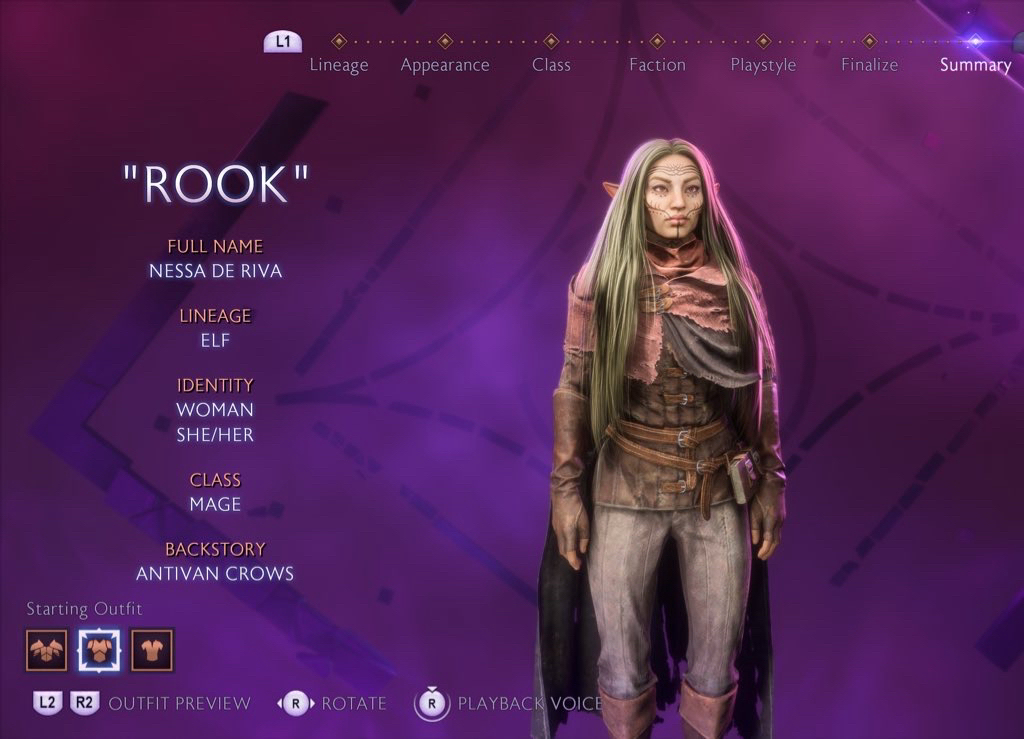Open the Finalize tab
Viewport: 1024px width, 739px height.
click(x=869, y=64)
